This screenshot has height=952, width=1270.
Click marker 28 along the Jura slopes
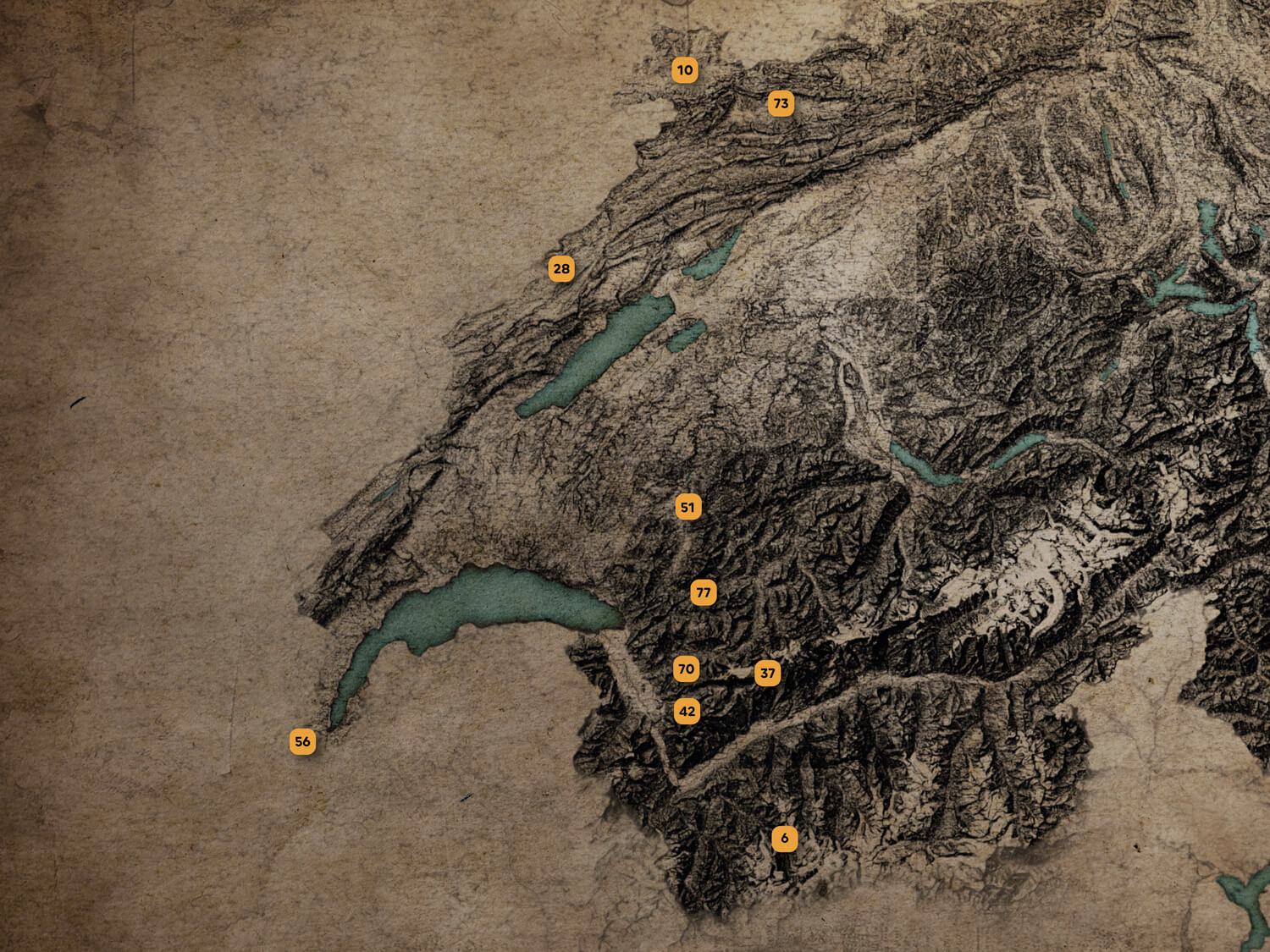[560, 267]
